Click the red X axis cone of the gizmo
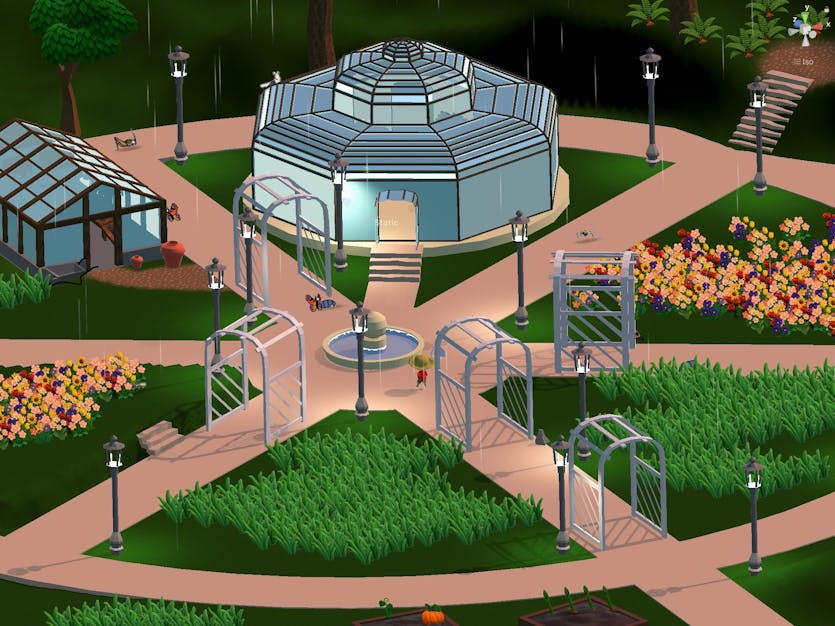This screenshot has width=835, height=626. tap(818, 27)
